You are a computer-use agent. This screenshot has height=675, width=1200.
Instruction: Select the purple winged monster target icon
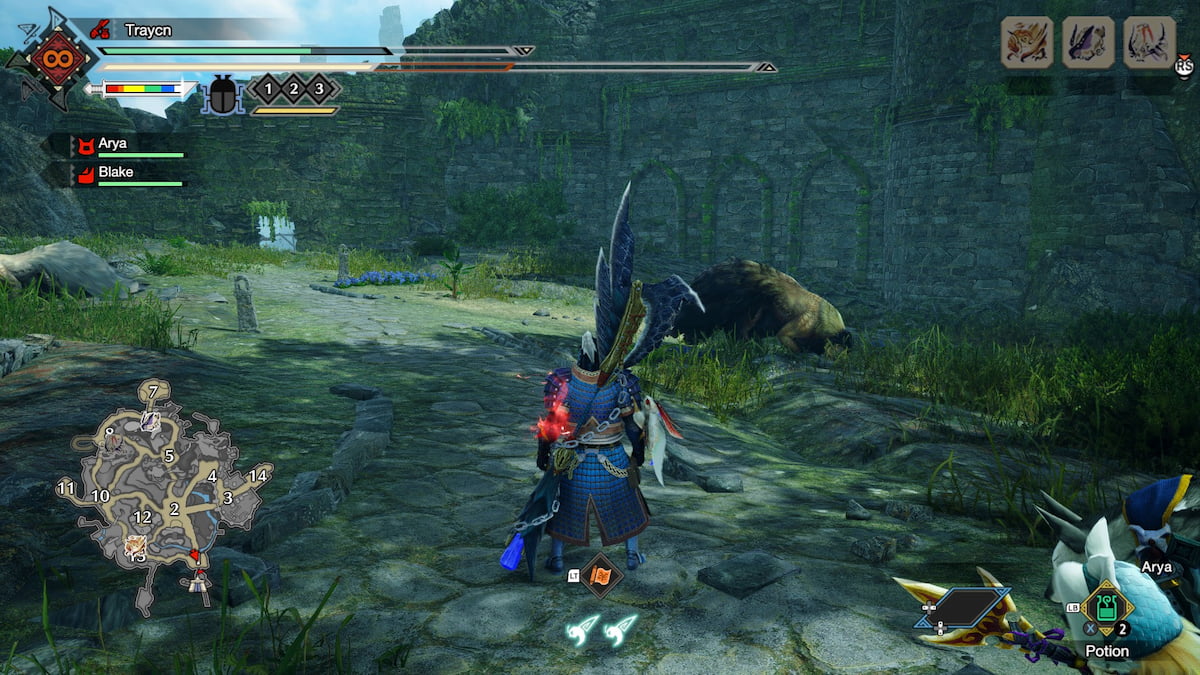1088,43
